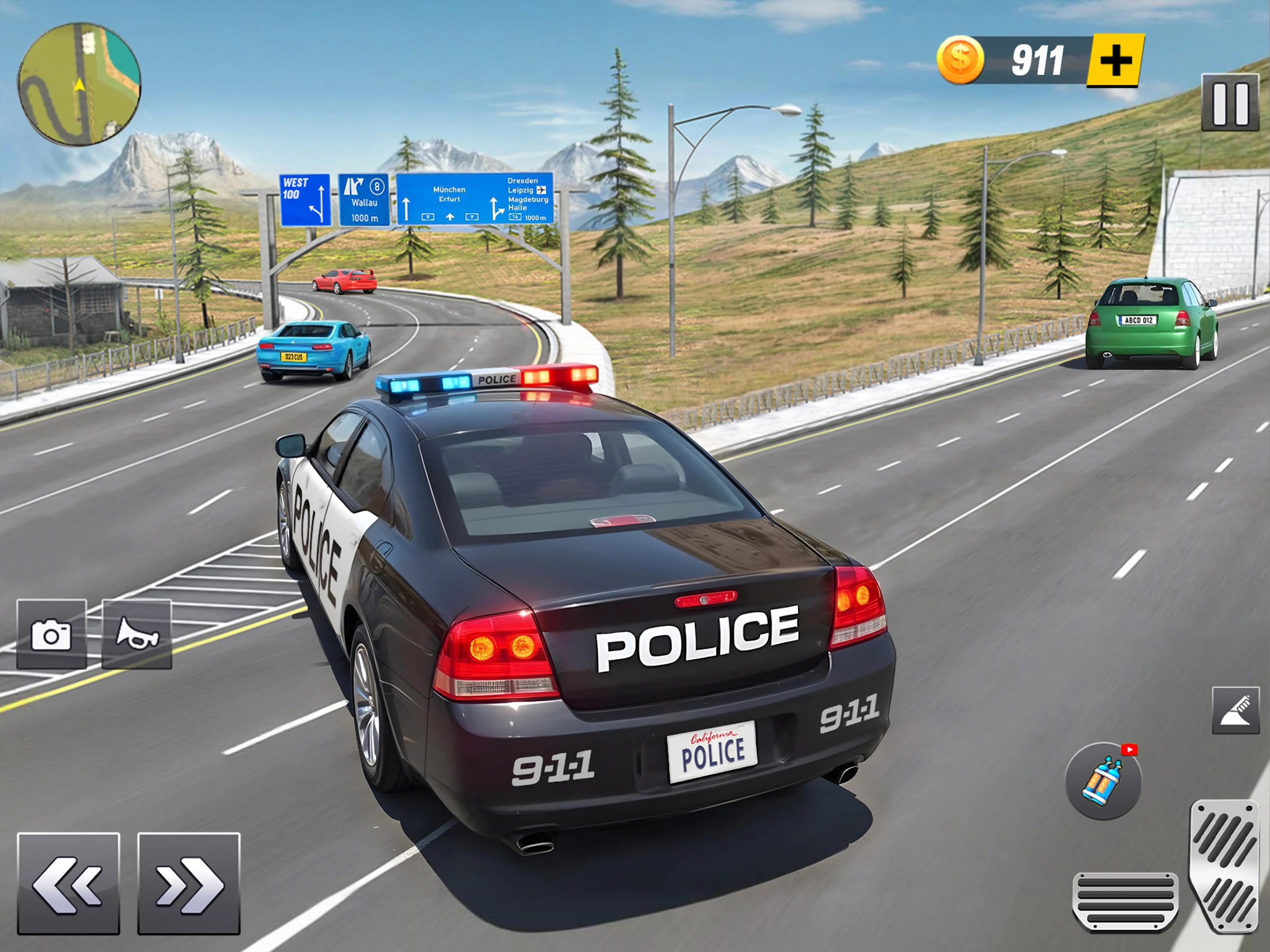Open the circular minimap
This screenshot has height=952, width=1270.
(79, 84)
